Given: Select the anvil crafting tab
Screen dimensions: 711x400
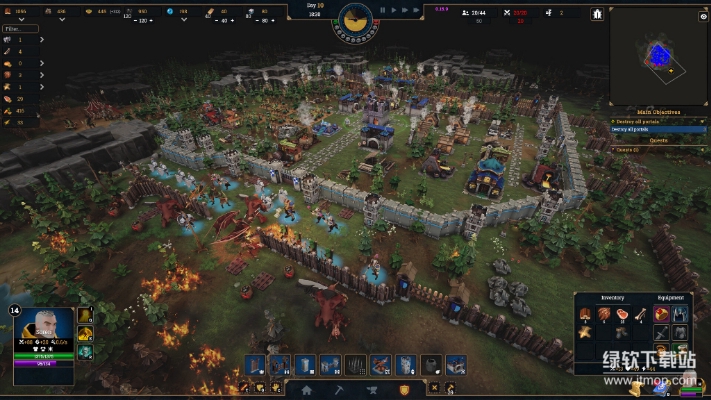Looking at the screenshot, I should (x=371, y=390).
